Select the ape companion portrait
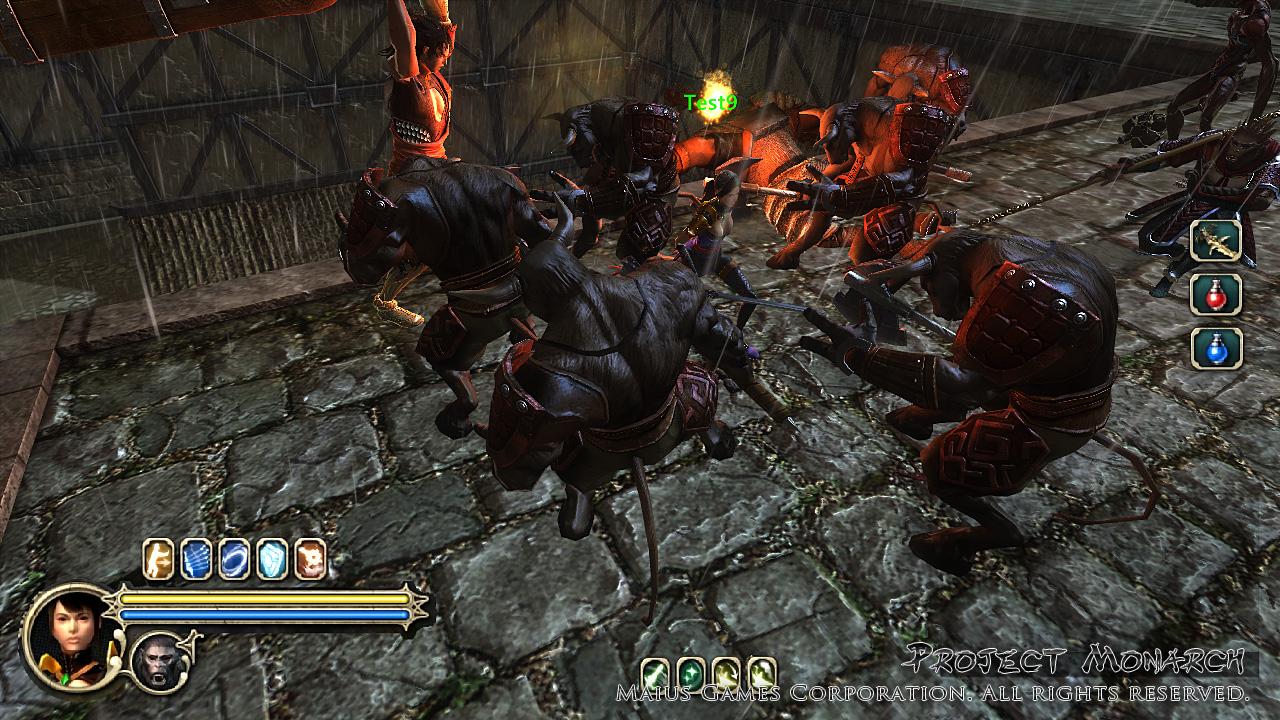The width and height of the screenshot is (1280, 720). [160, 662]
